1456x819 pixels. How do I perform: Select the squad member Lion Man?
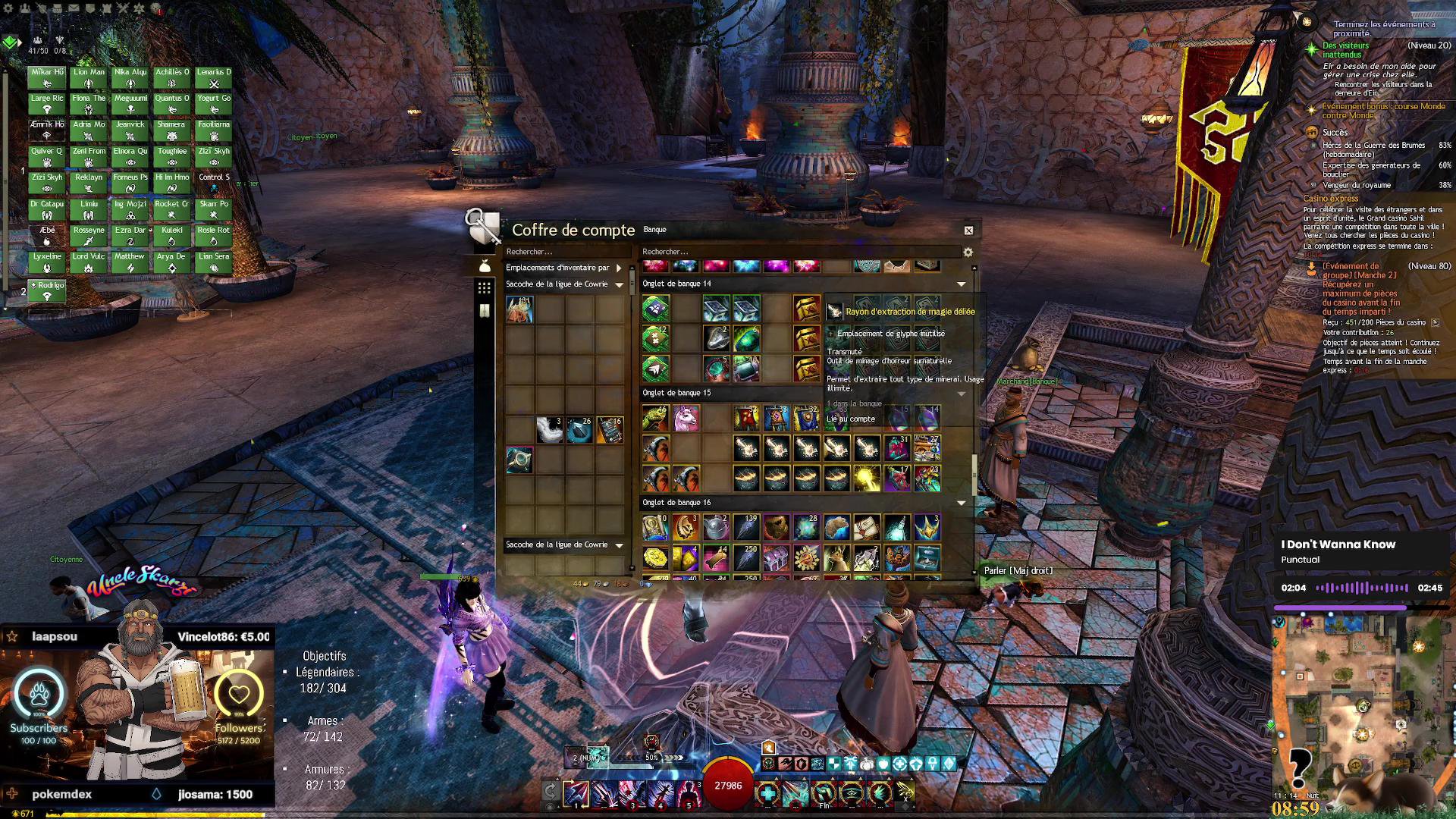[89, 77]
